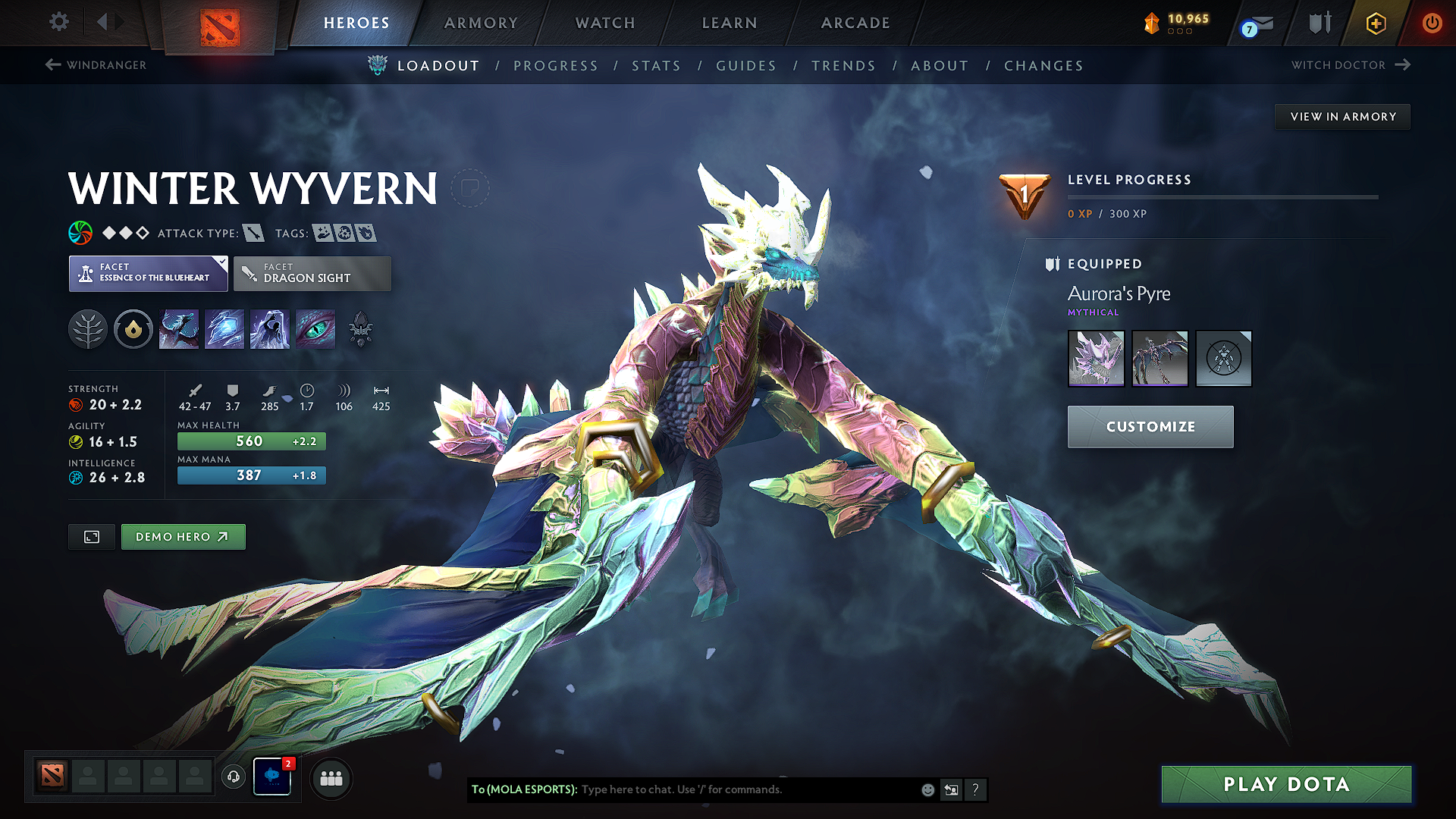Viewport: 1456px width, 819px height.
Task: Open Winter's Curse ultimate ability icon
Action: point(315,329)
